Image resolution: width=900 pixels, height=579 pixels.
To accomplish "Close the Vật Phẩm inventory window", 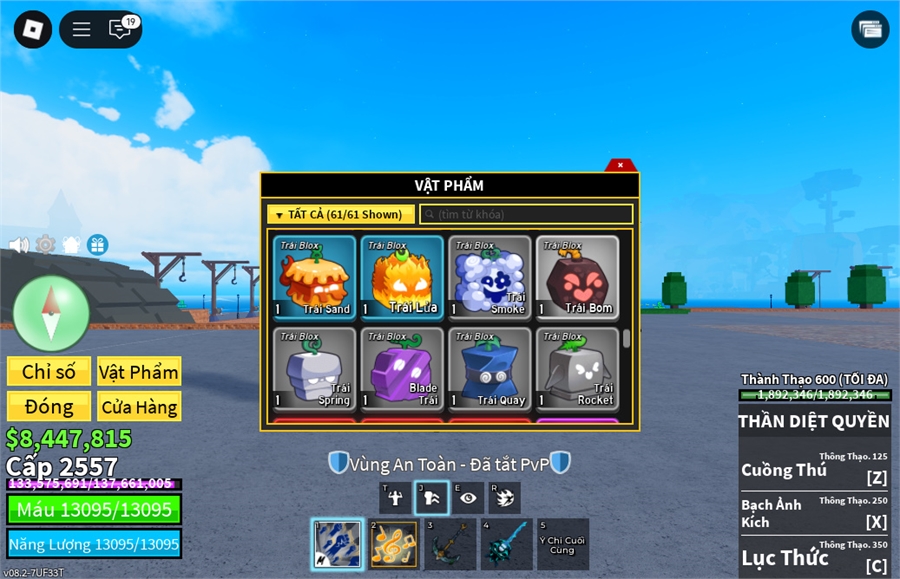I will pos(620,165).
